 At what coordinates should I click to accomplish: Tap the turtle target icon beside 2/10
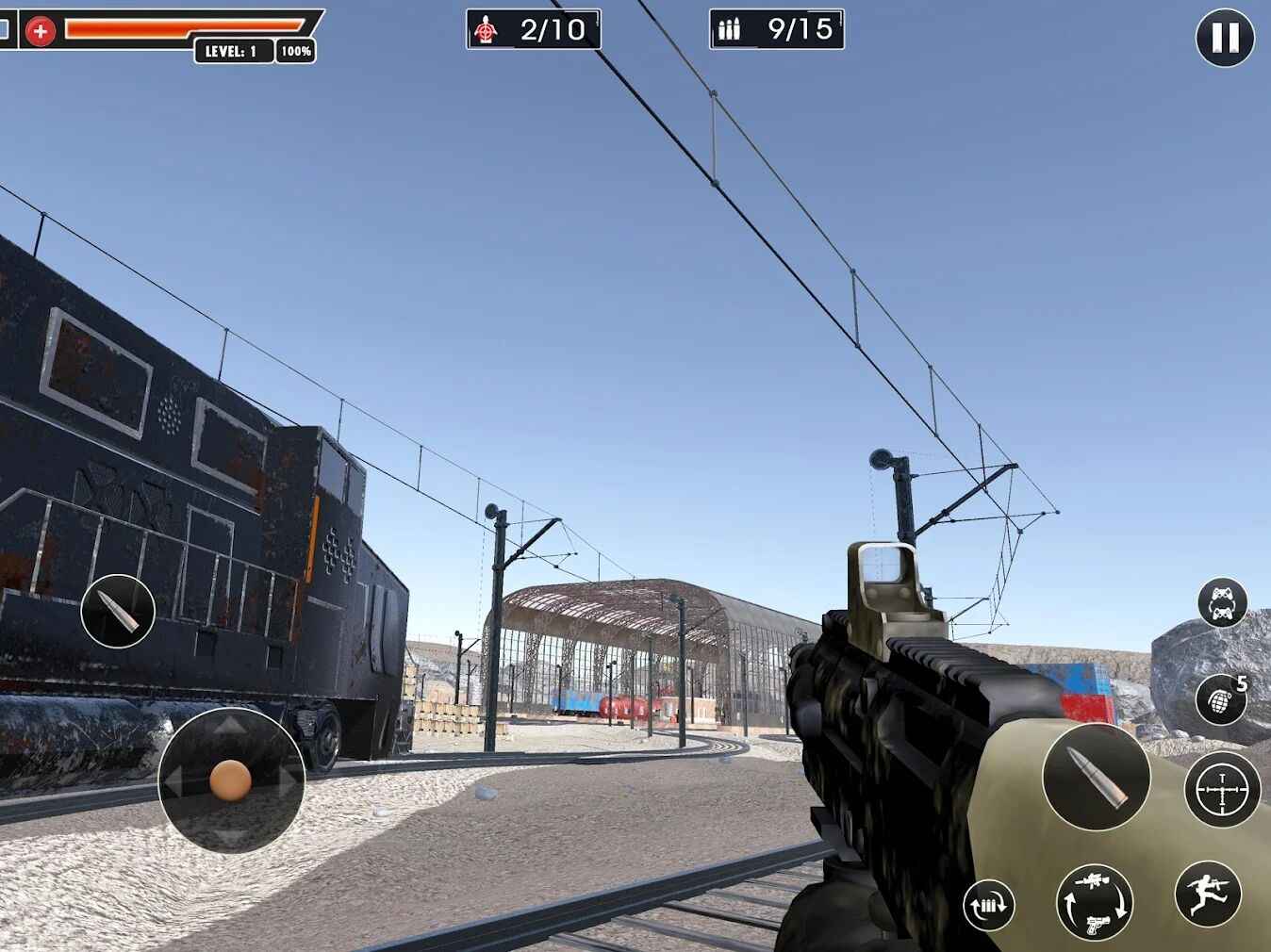(x=487, y=29)
